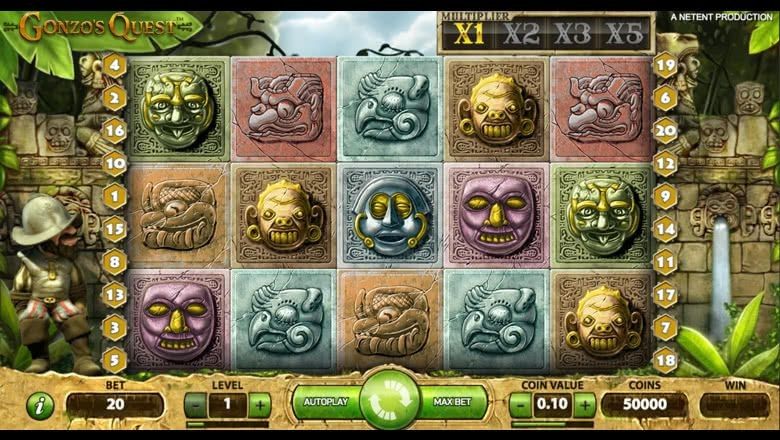Highlight payline number 19
Image resolution: width=780 pixels, height=440 pixels.
point(665,67)
